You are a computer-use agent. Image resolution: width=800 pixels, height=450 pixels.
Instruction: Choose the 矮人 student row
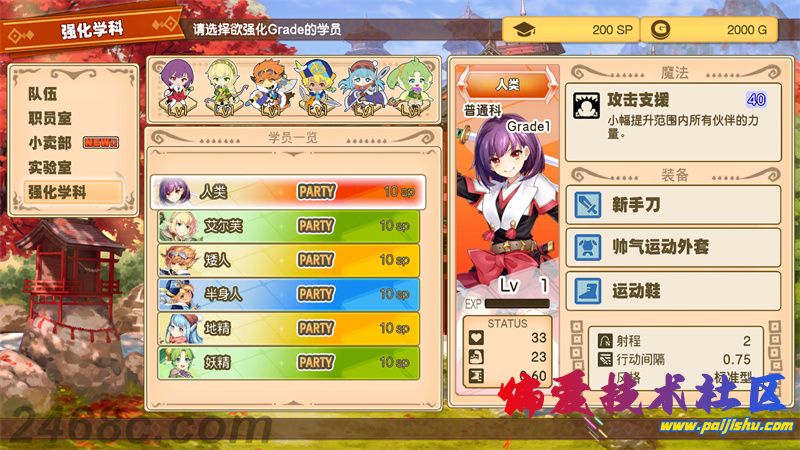[286, 259]
